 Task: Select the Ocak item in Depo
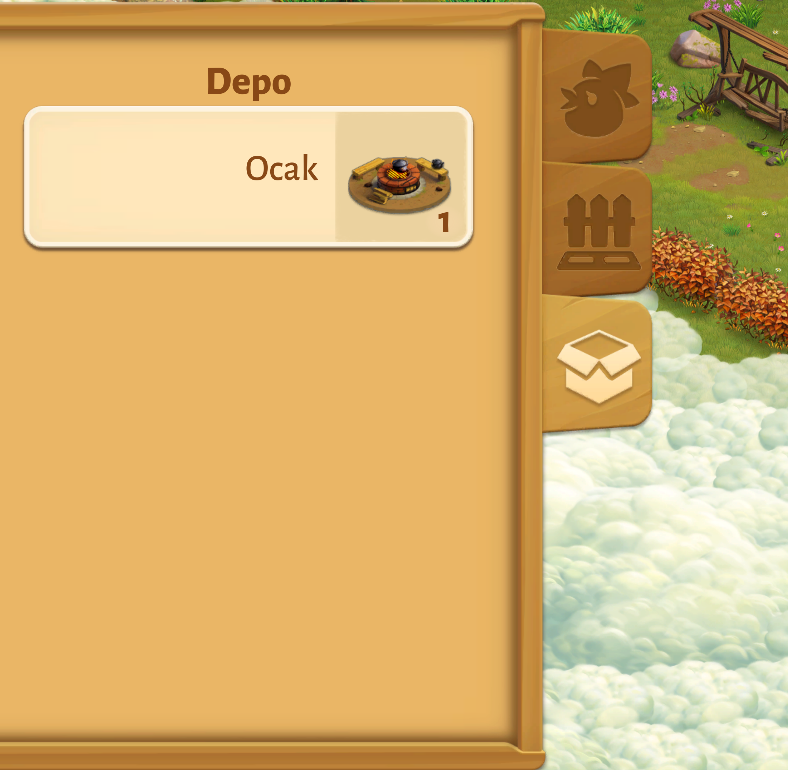tap(248, 176)
